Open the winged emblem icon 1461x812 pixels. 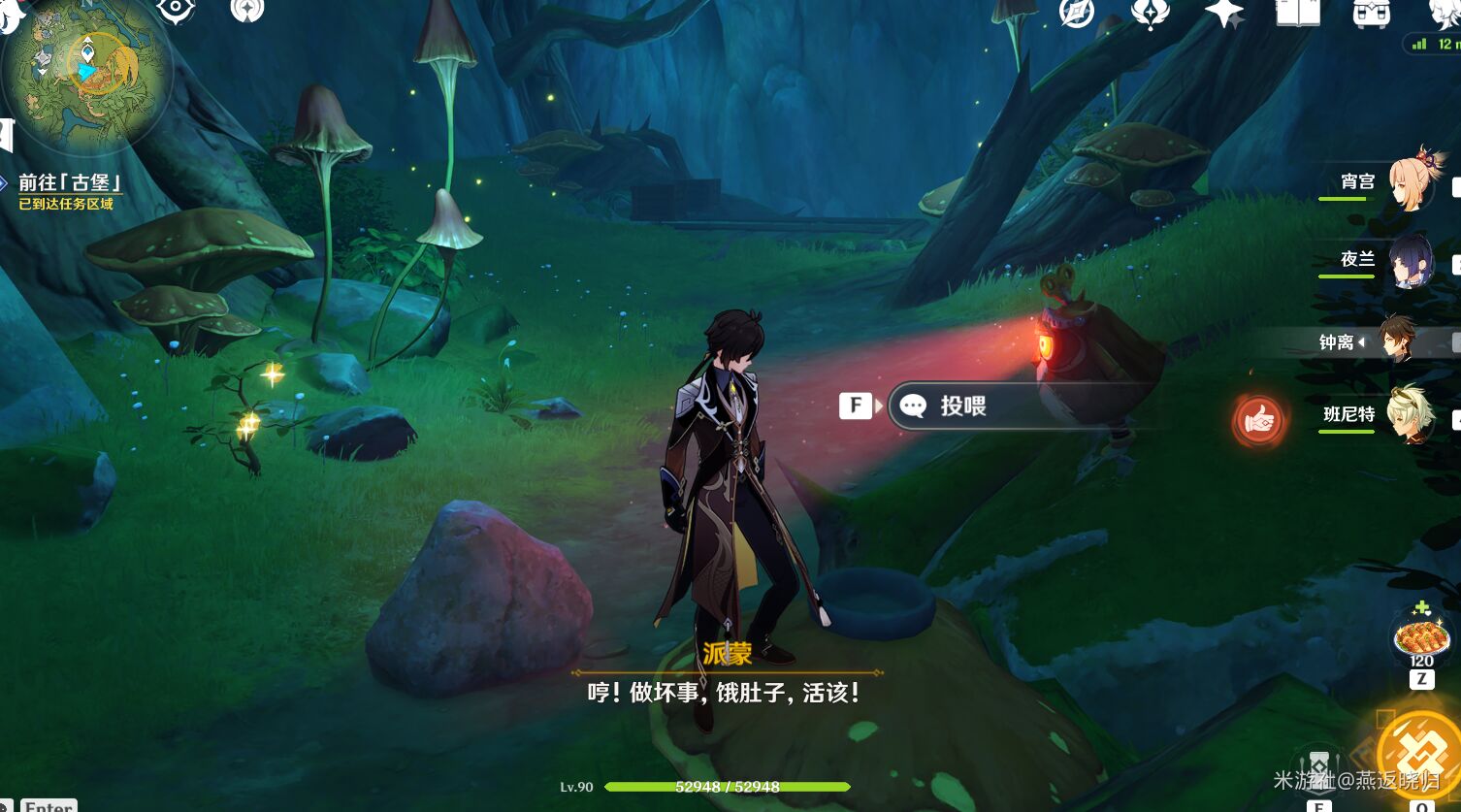point(1150,12)
